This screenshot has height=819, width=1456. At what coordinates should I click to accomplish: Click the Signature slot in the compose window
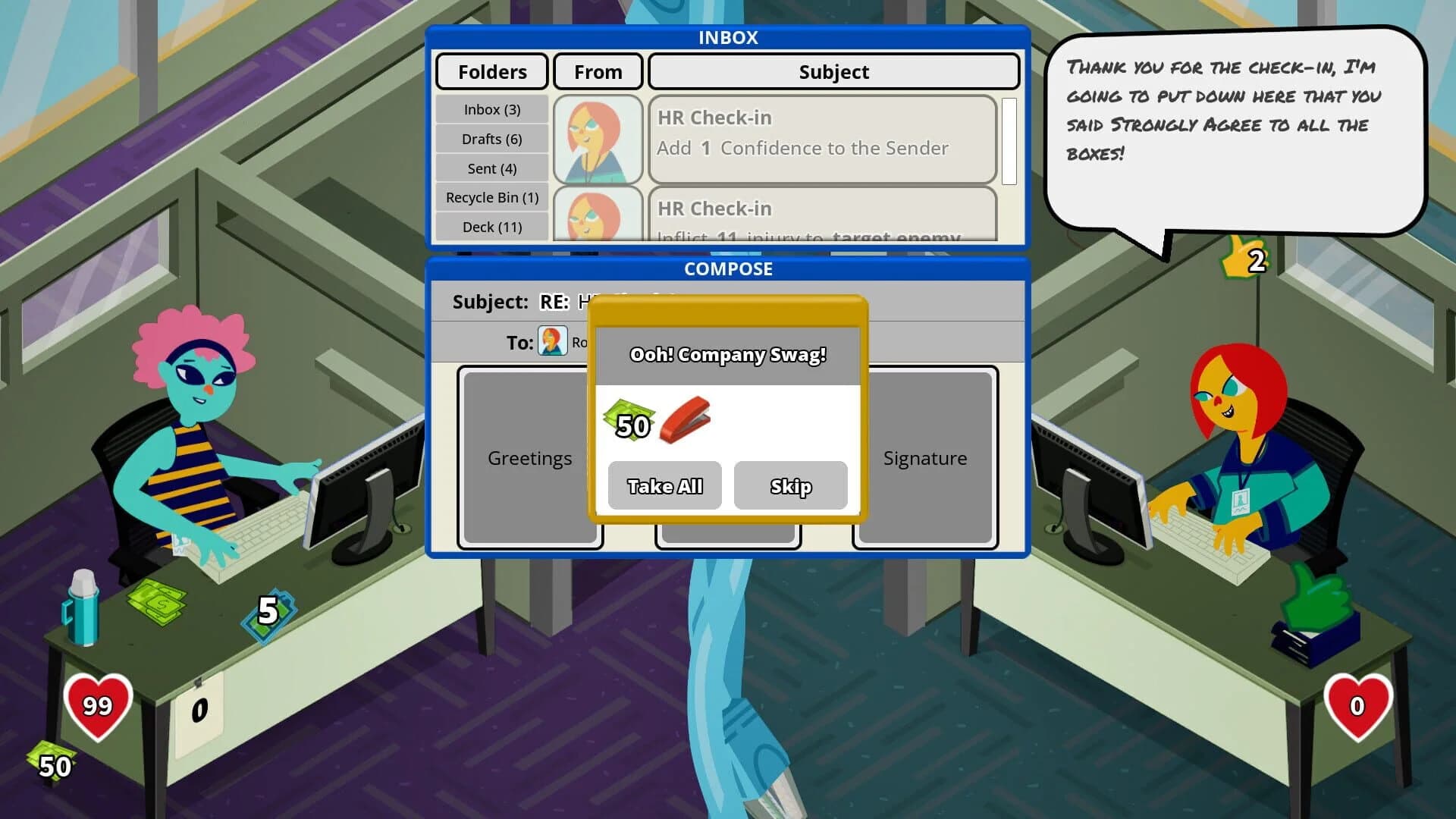[924, 458]
